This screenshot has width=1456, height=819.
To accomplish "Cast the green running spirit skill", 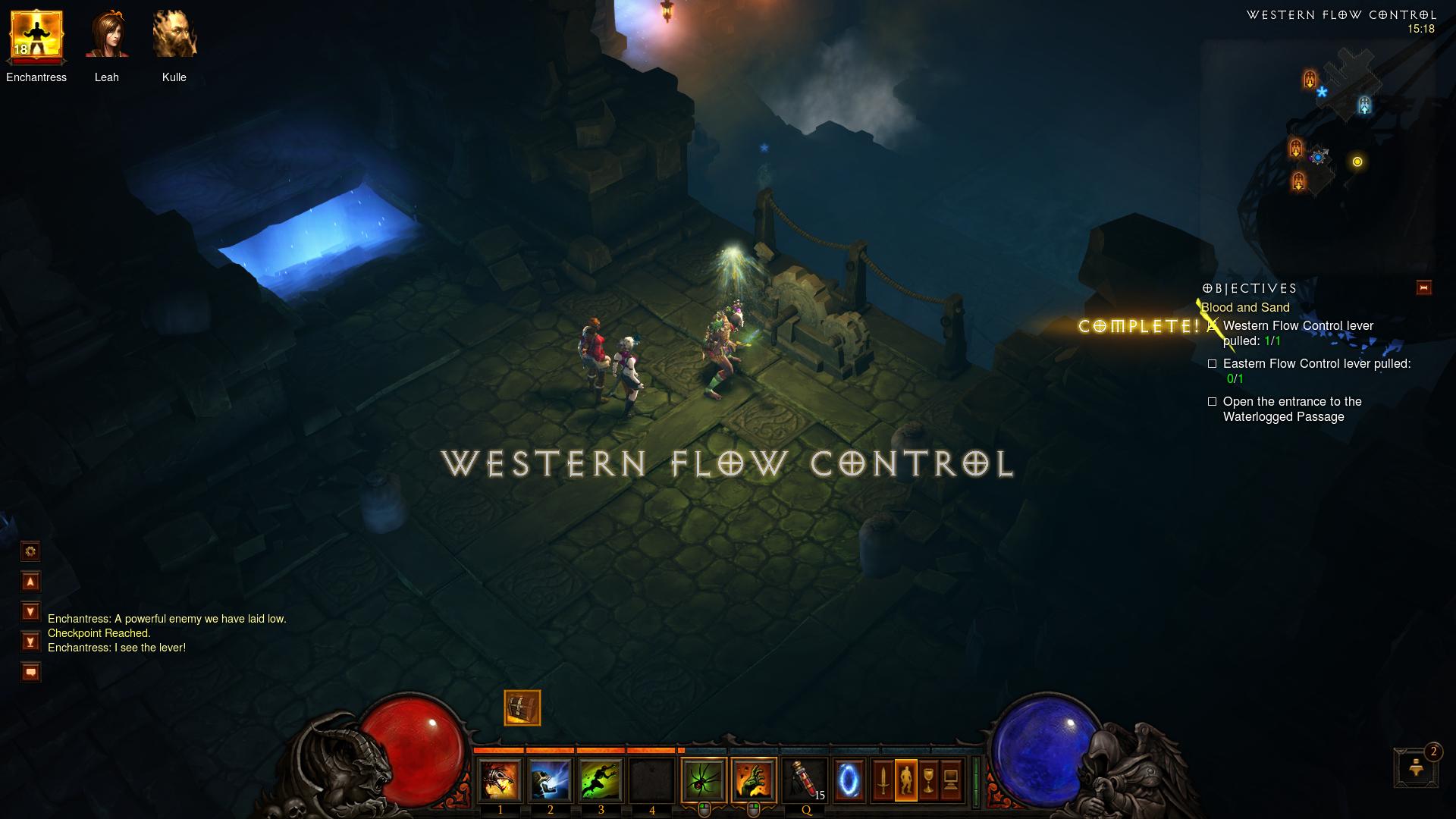I will [601, 780].
